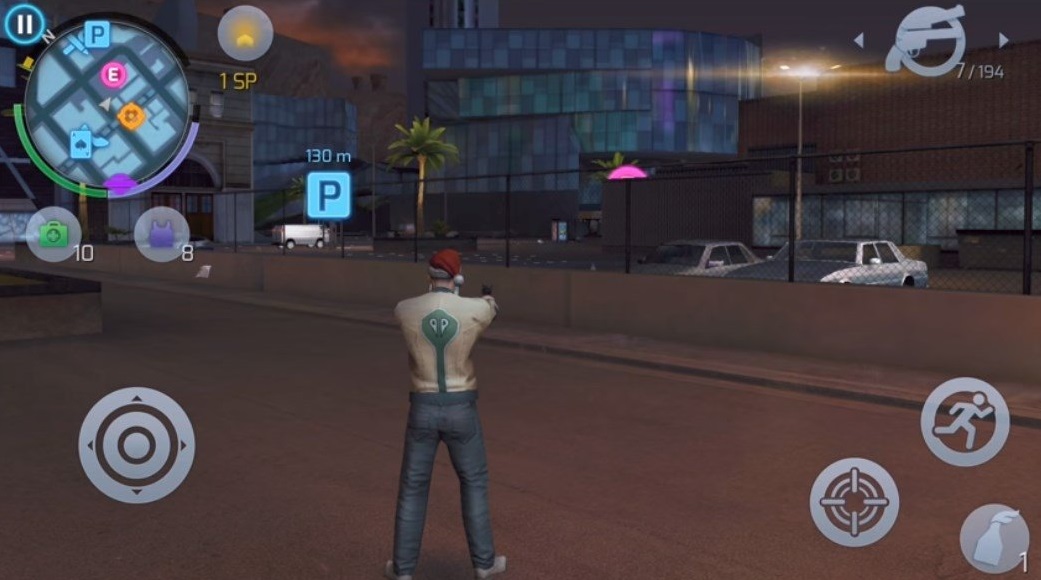Equip the purple body armor vest
1041x580 pixels.
pos(161,234)
